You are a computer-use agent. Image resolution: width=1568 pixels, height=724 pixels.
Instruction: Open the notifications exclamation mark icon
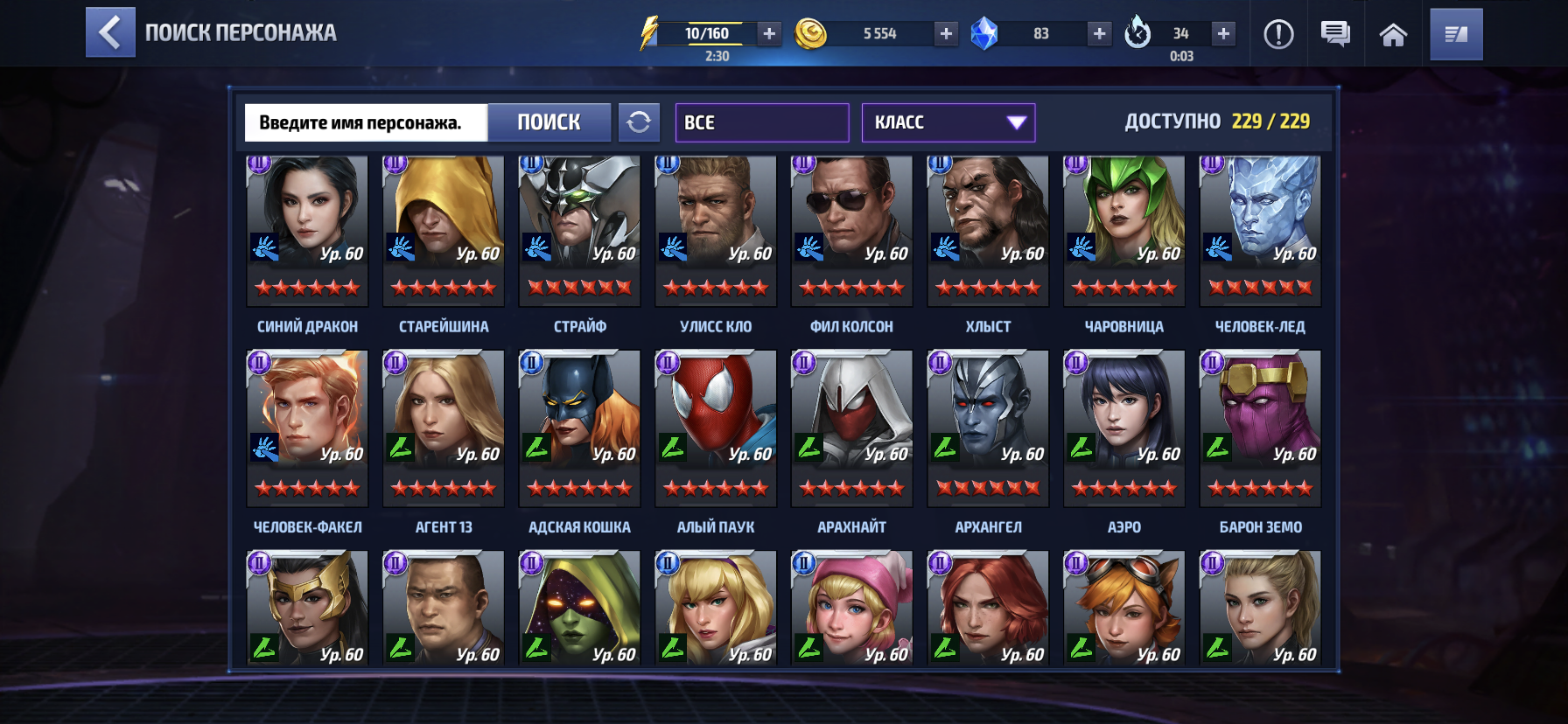[1279, 34]
